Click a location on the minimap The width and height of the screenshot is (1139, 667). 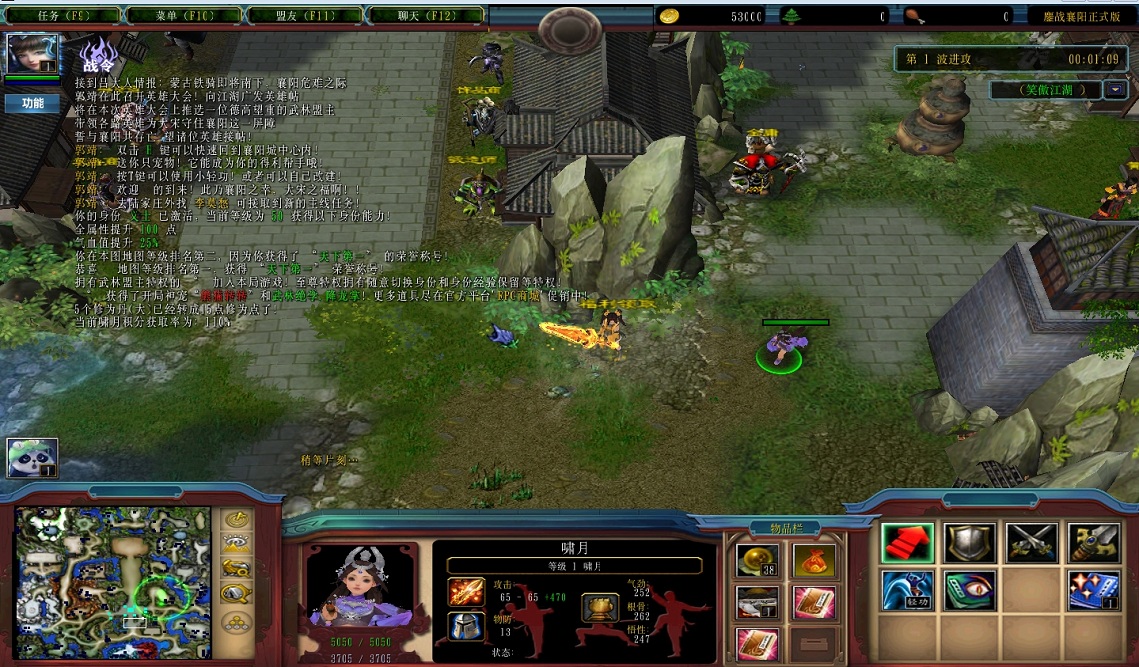tap(112, 571)
